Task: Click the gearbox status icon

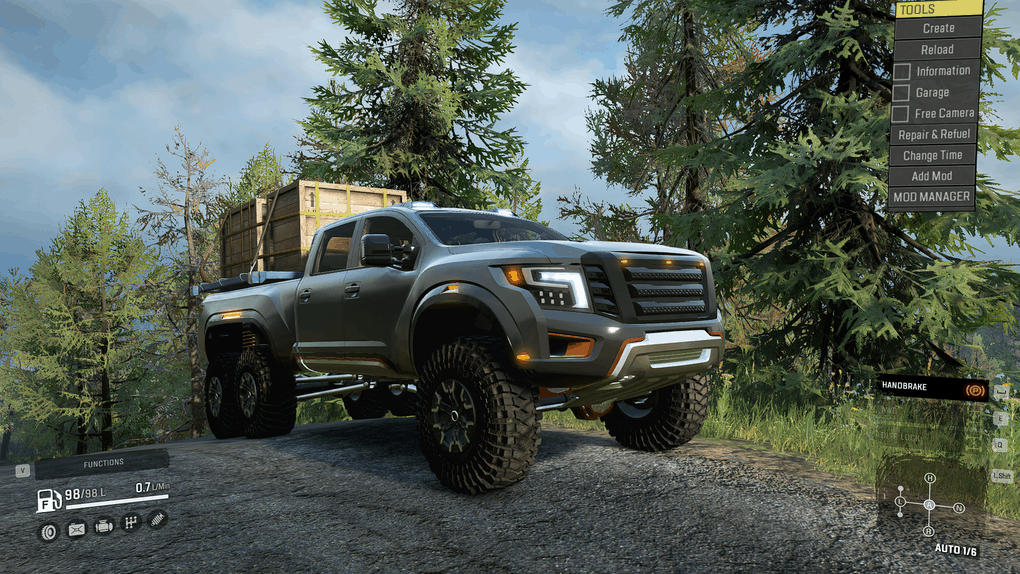Action: tap(130, 522)
